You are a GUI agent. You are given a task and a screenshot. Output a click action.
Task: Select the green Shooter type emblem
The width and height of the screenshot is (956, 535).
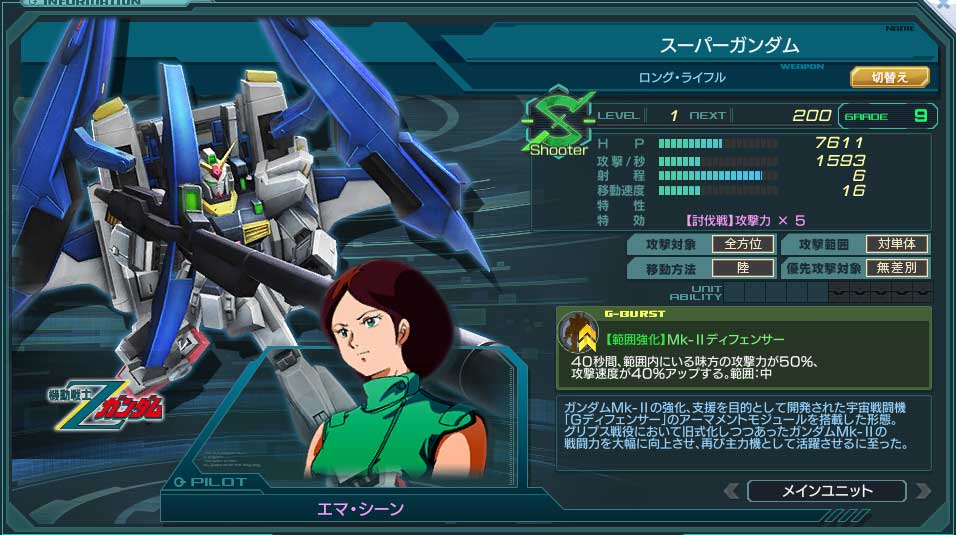pos(558,125)
